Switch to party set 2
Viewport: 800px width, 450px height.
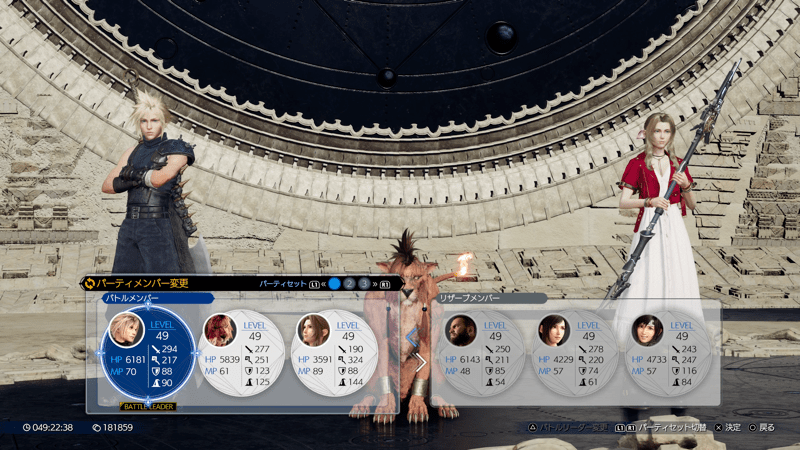point(349,284)
